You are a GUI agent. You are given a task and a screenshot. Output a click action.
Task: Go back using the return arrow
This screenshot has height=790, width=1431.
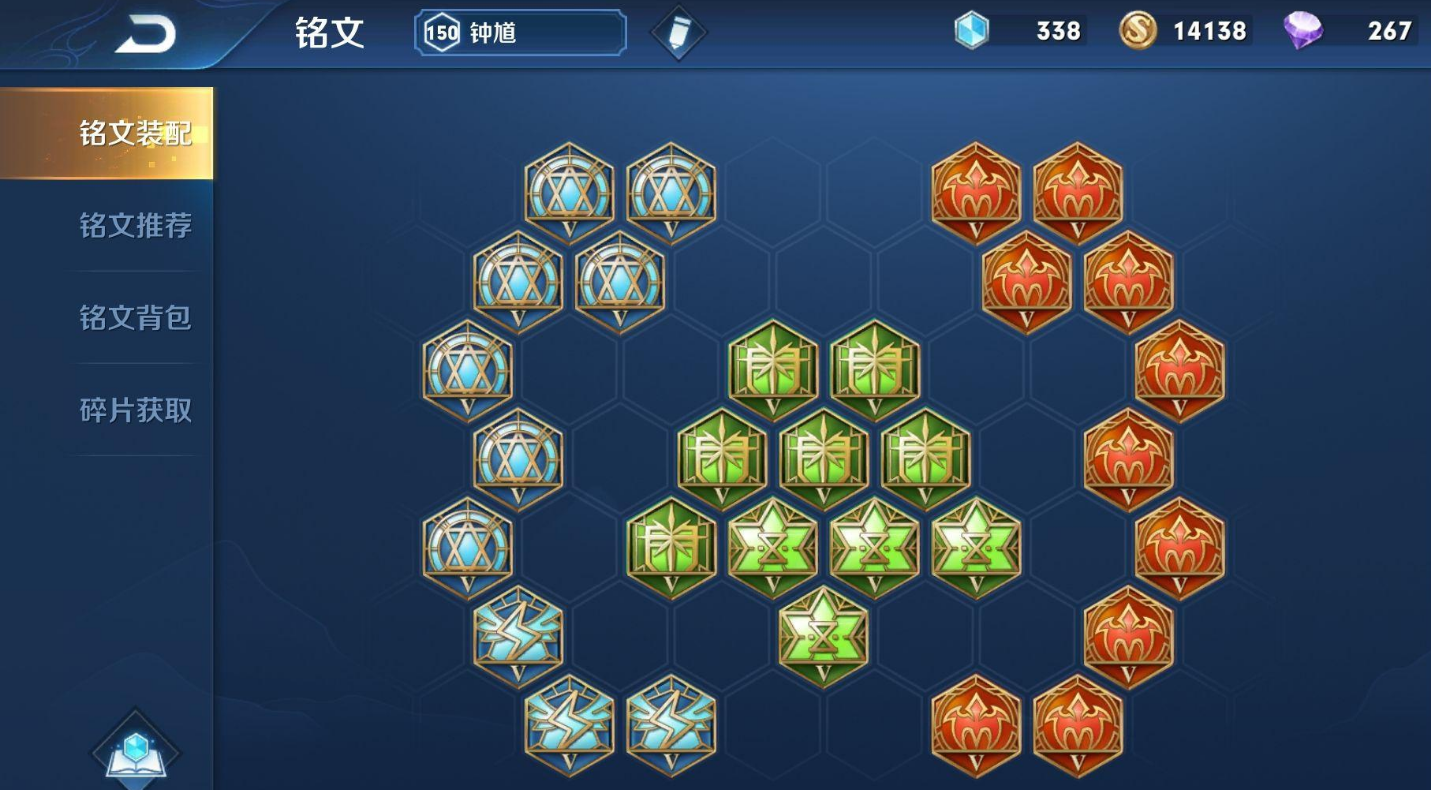pos(145,35)
